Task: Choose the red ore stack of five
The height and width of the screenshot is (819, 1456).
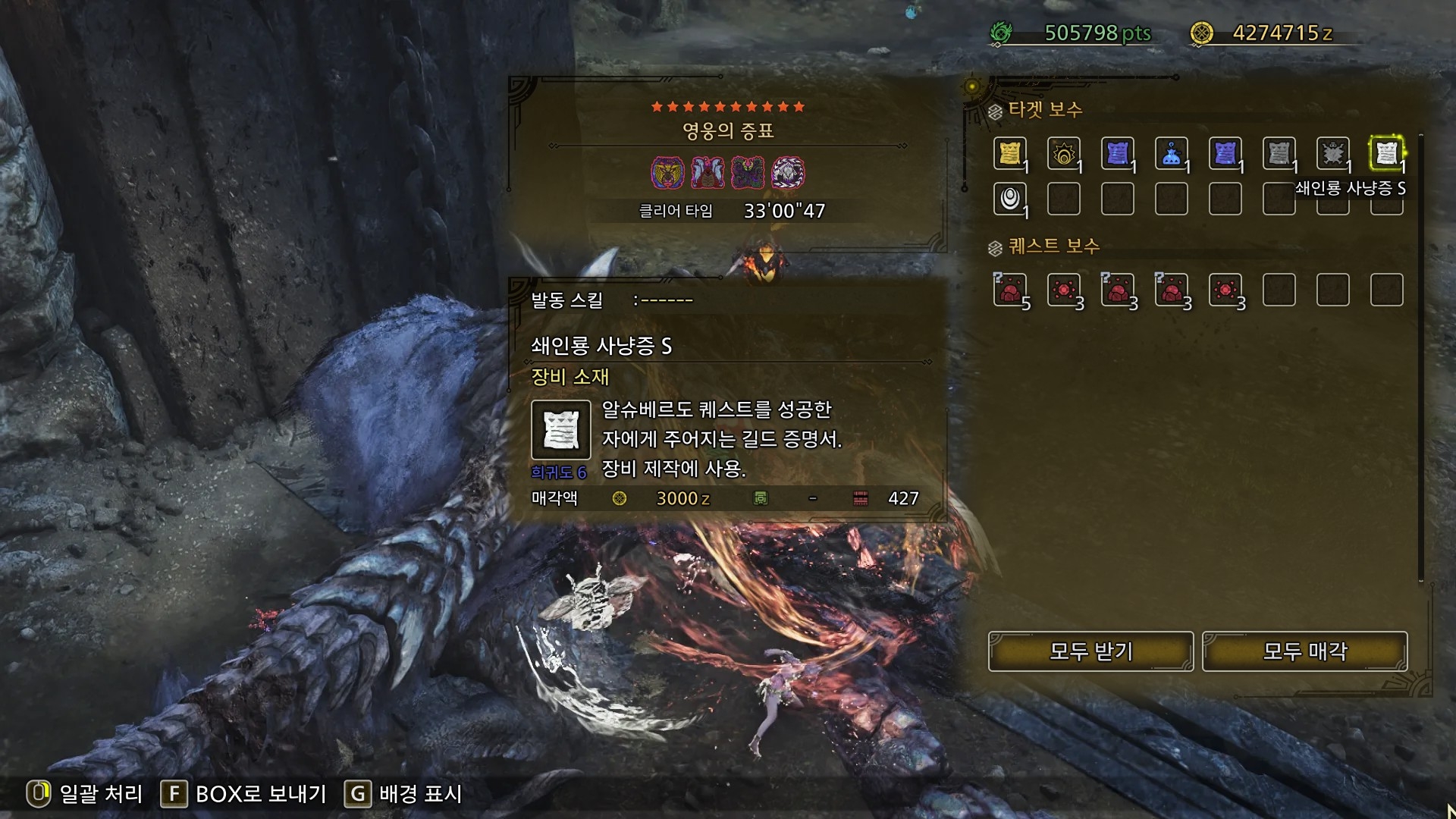Action: 1009,290
